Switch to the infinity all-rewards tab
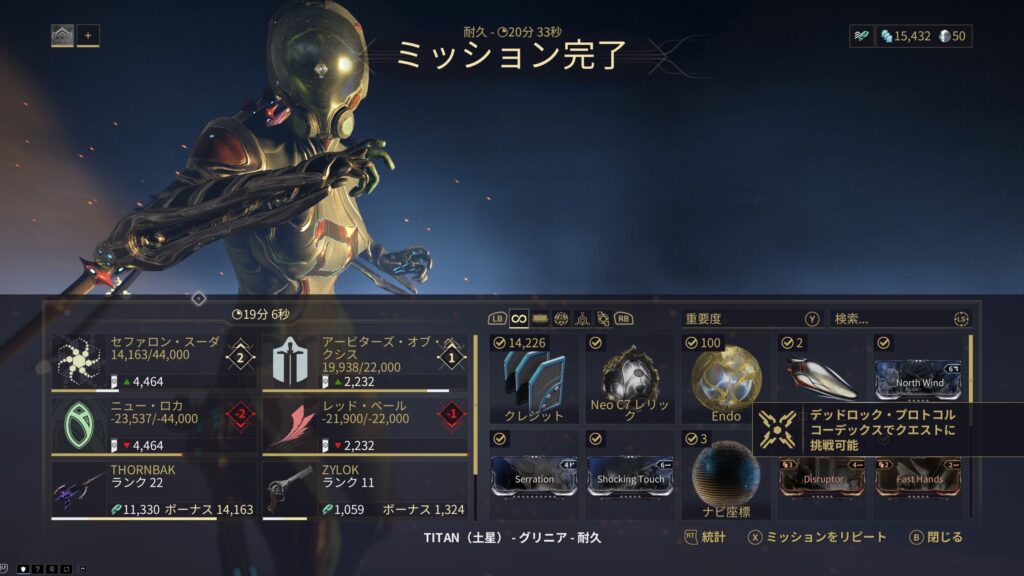1024x576 pixels. point(519,319)
